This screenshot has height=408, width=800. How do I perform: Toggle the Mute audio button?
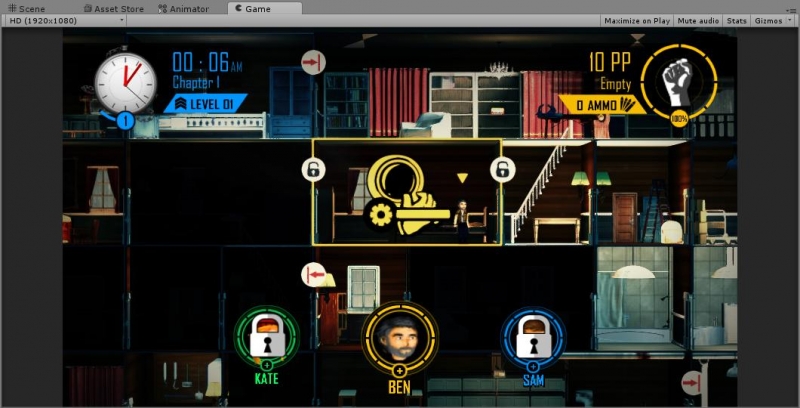(x=698, y=20)
